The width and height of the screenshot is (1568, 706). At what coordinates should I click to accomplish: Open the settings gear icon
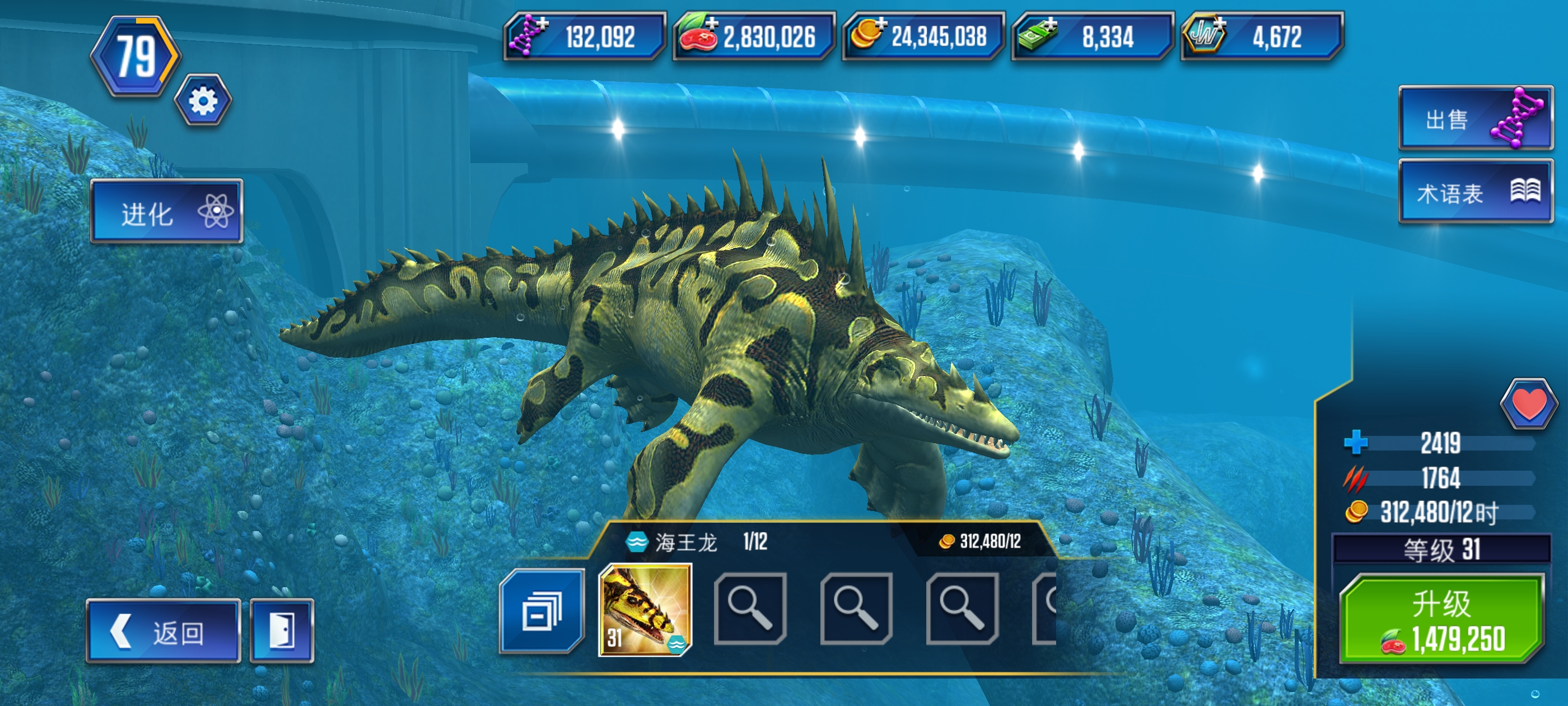[203, 101]
